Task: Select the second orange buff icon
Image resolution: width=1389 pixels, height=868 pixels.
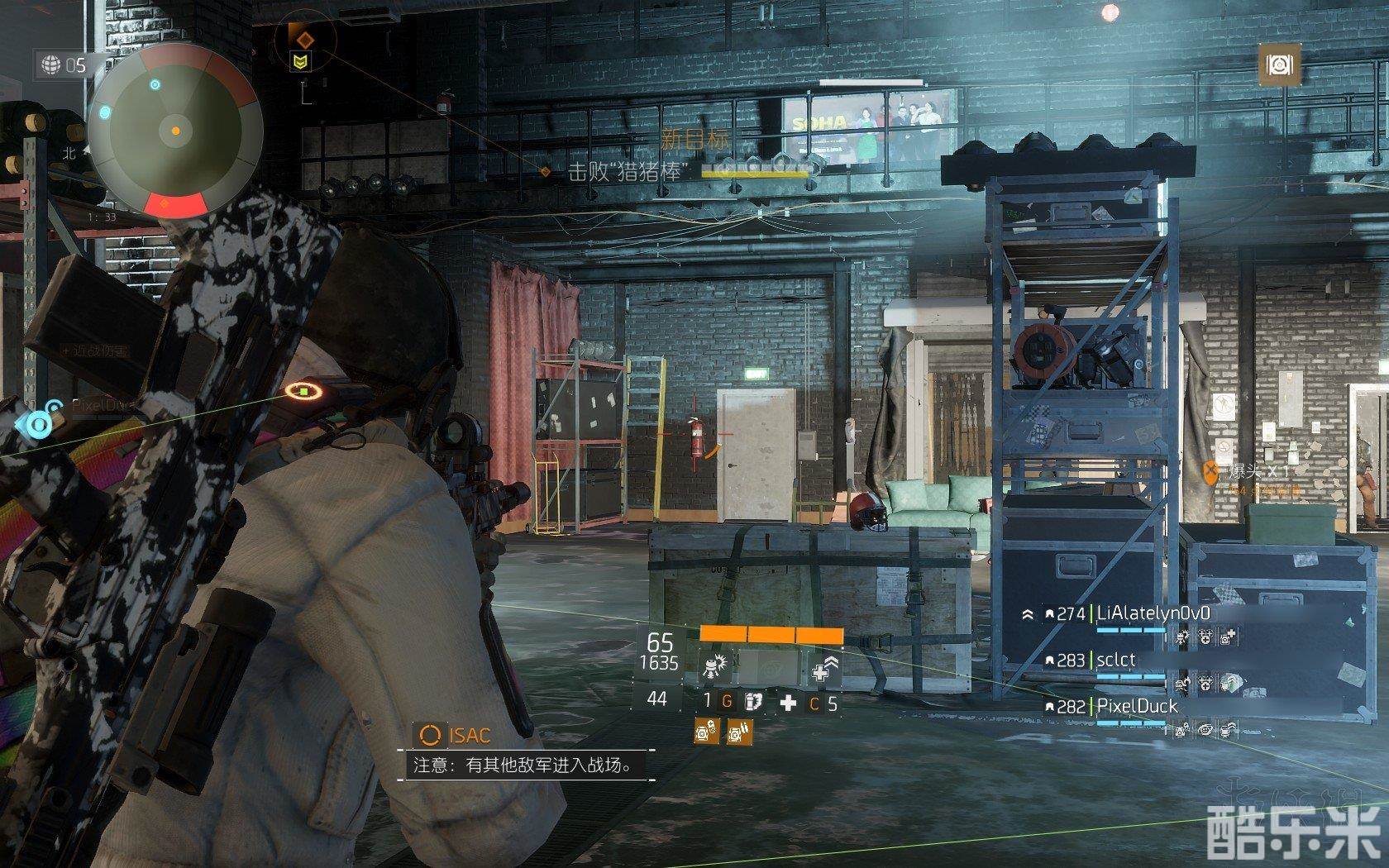Action: (x=739, y=731)
